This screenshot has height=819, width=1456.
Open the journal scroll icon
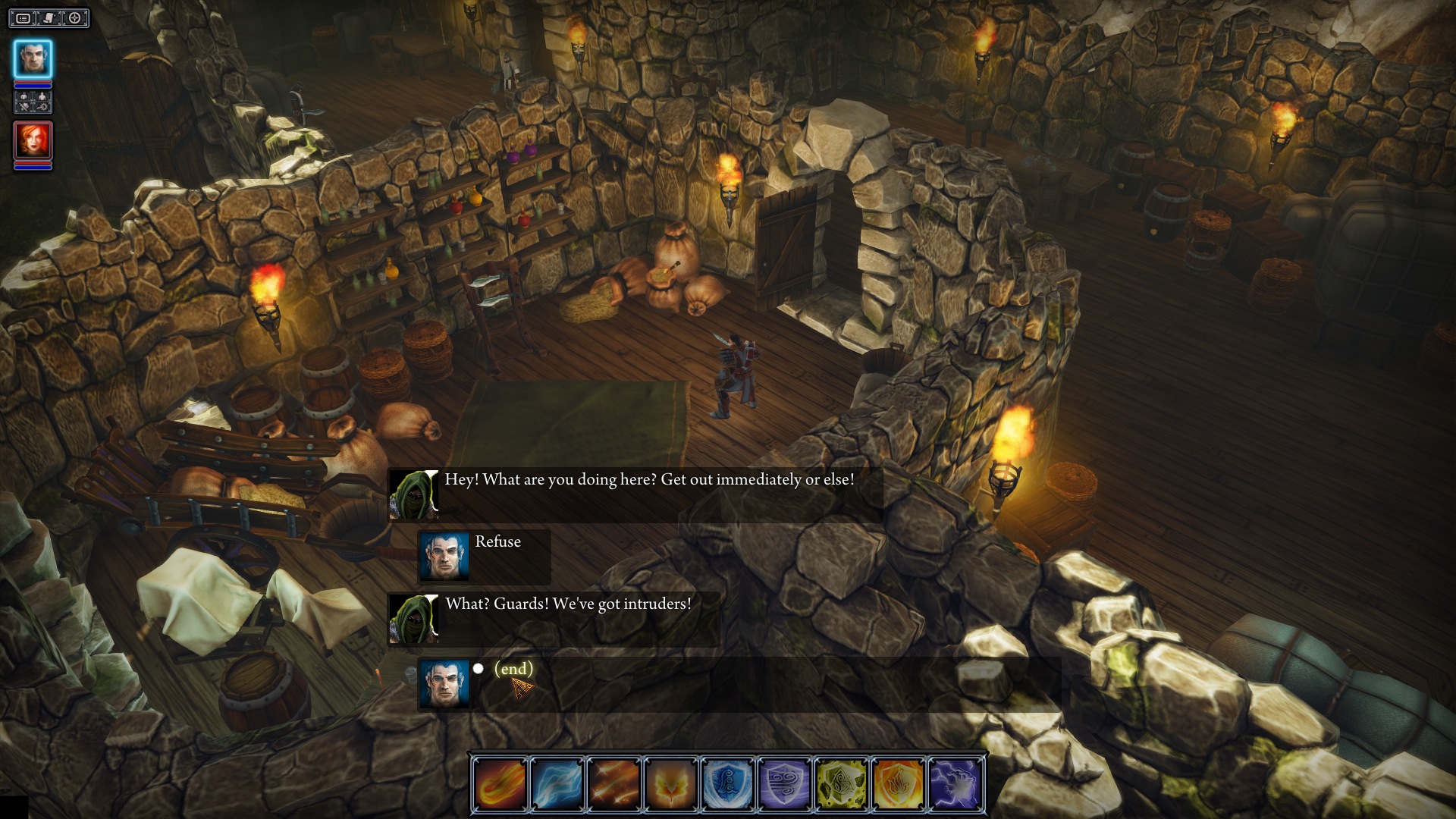click(x=49, y=18)
